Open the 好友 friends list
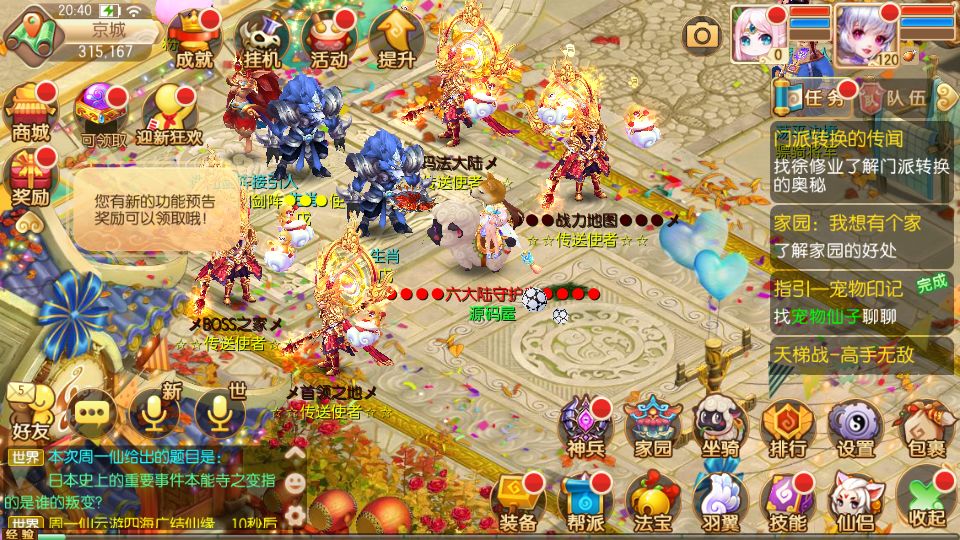The height and width of the screenshot is (540, 960). pyautogui.click(x=30, y=412)
